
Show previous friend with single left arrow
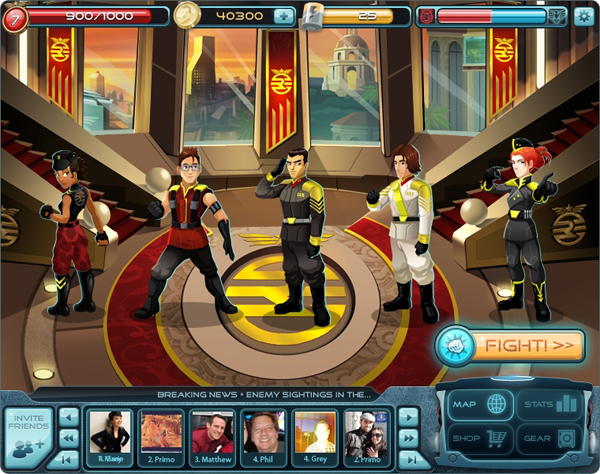[69, 415]
